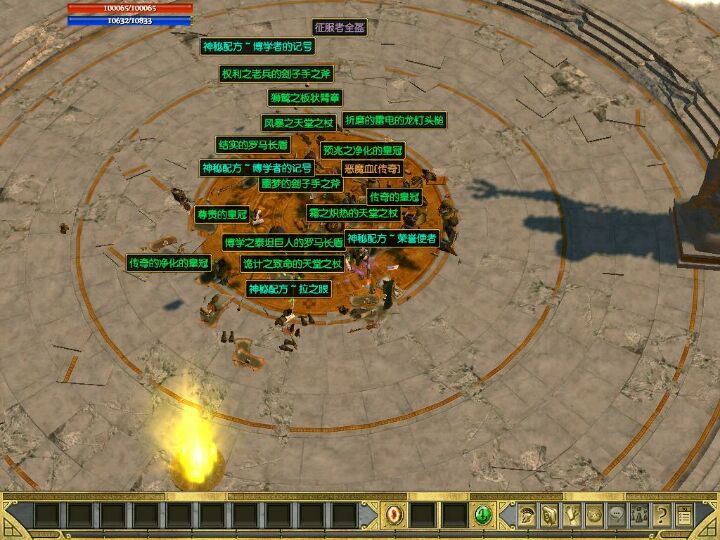The width and height of the screenshot is (720, 540).
Task: Grab the 折磨的雷电的龙钉头槌 item label
Action: coord(394,120)
